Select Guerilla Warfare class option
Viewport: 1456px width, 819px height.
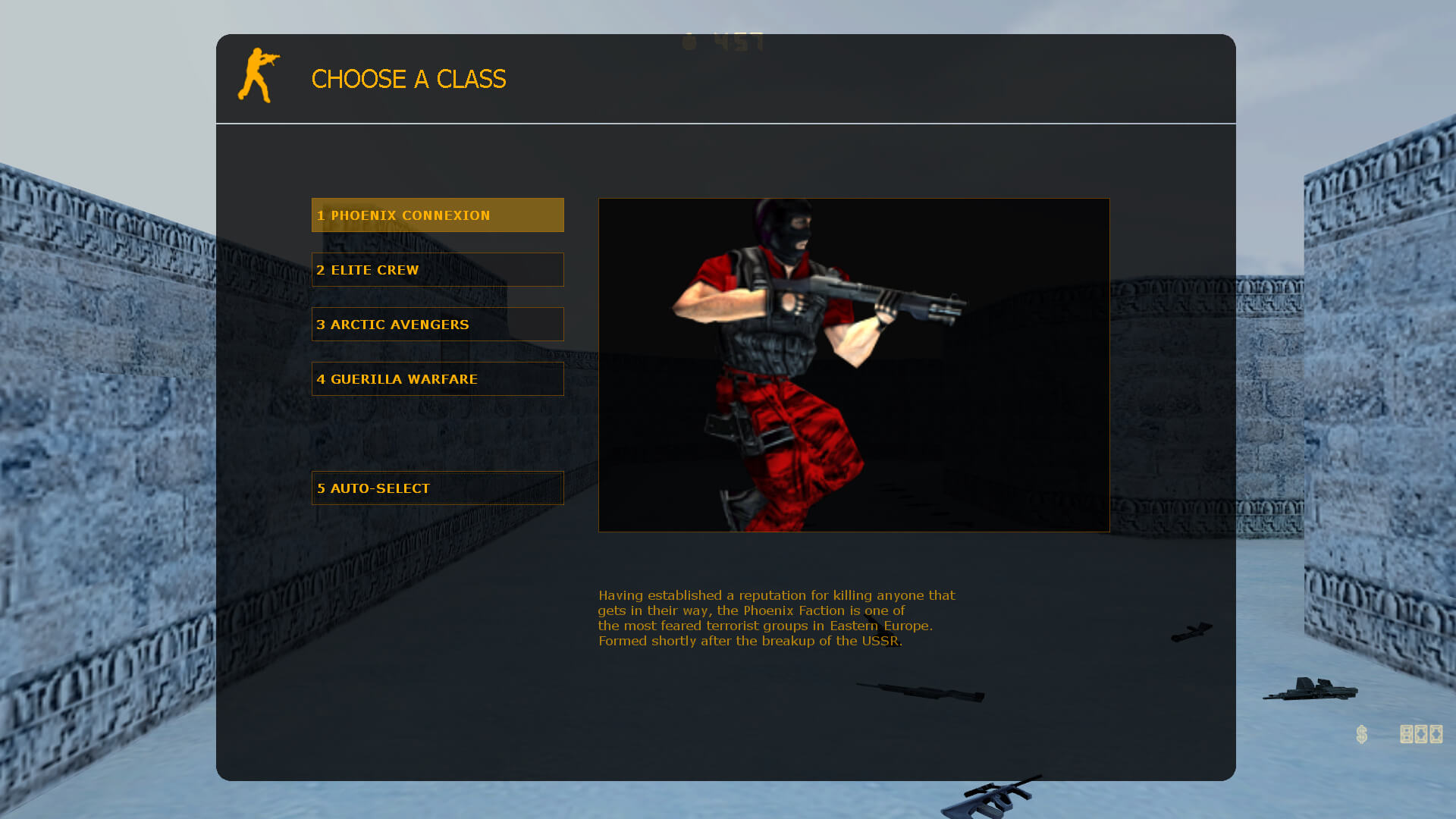[x=438, y=379]
